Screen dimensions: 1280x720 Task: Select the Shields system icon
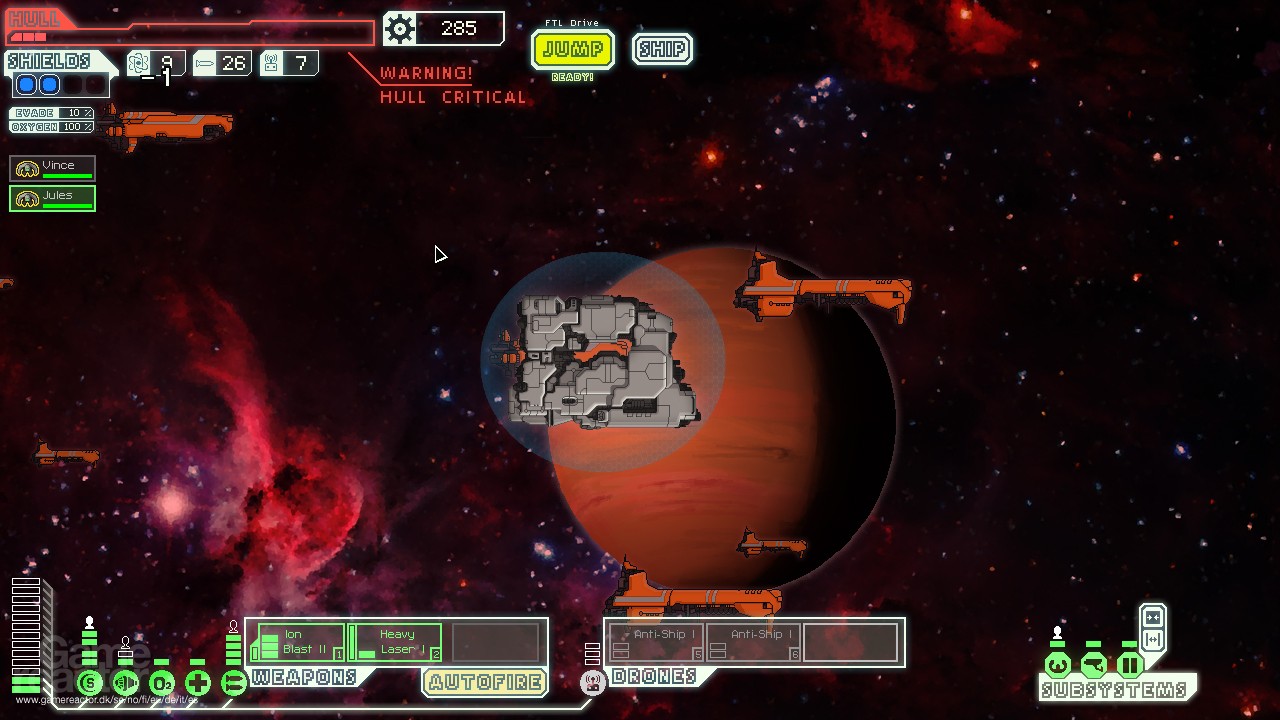91,682
